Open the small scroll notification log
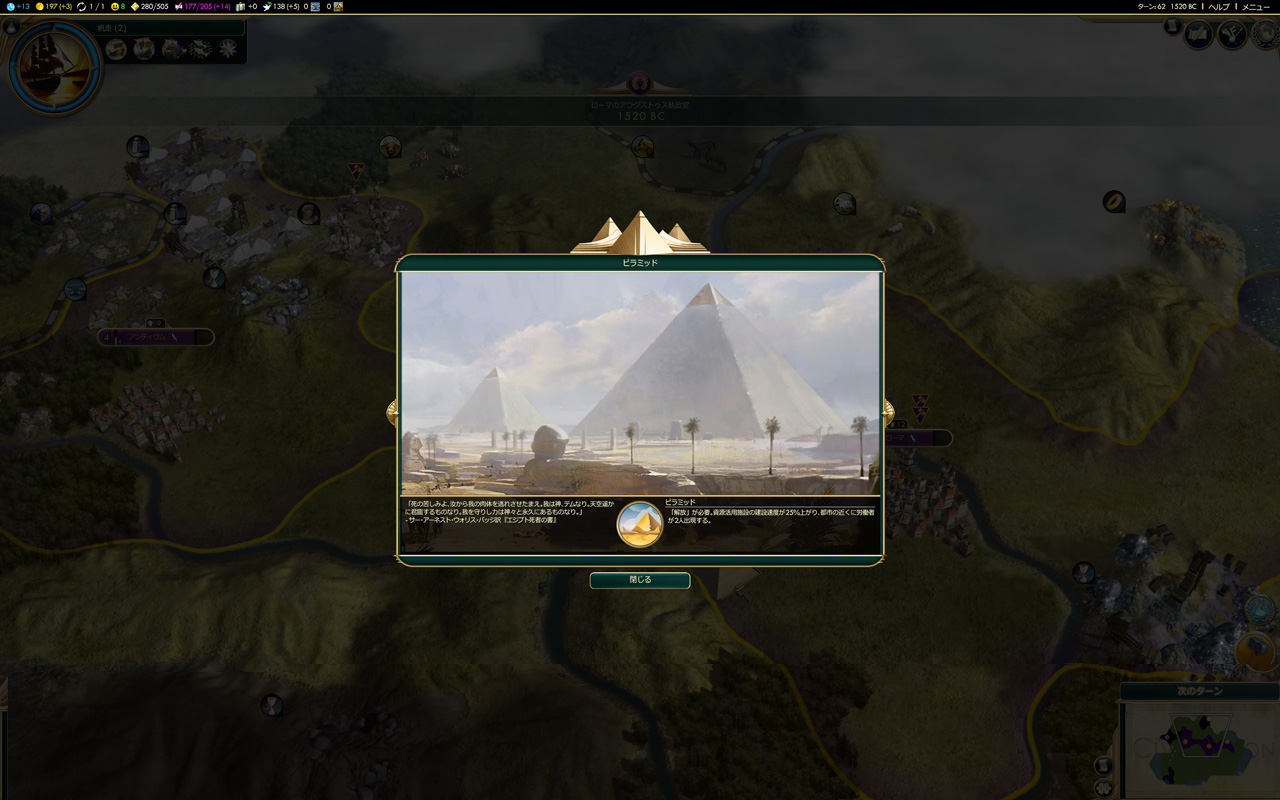This screenshot has width=1280, height=800. coord(1172,27)
